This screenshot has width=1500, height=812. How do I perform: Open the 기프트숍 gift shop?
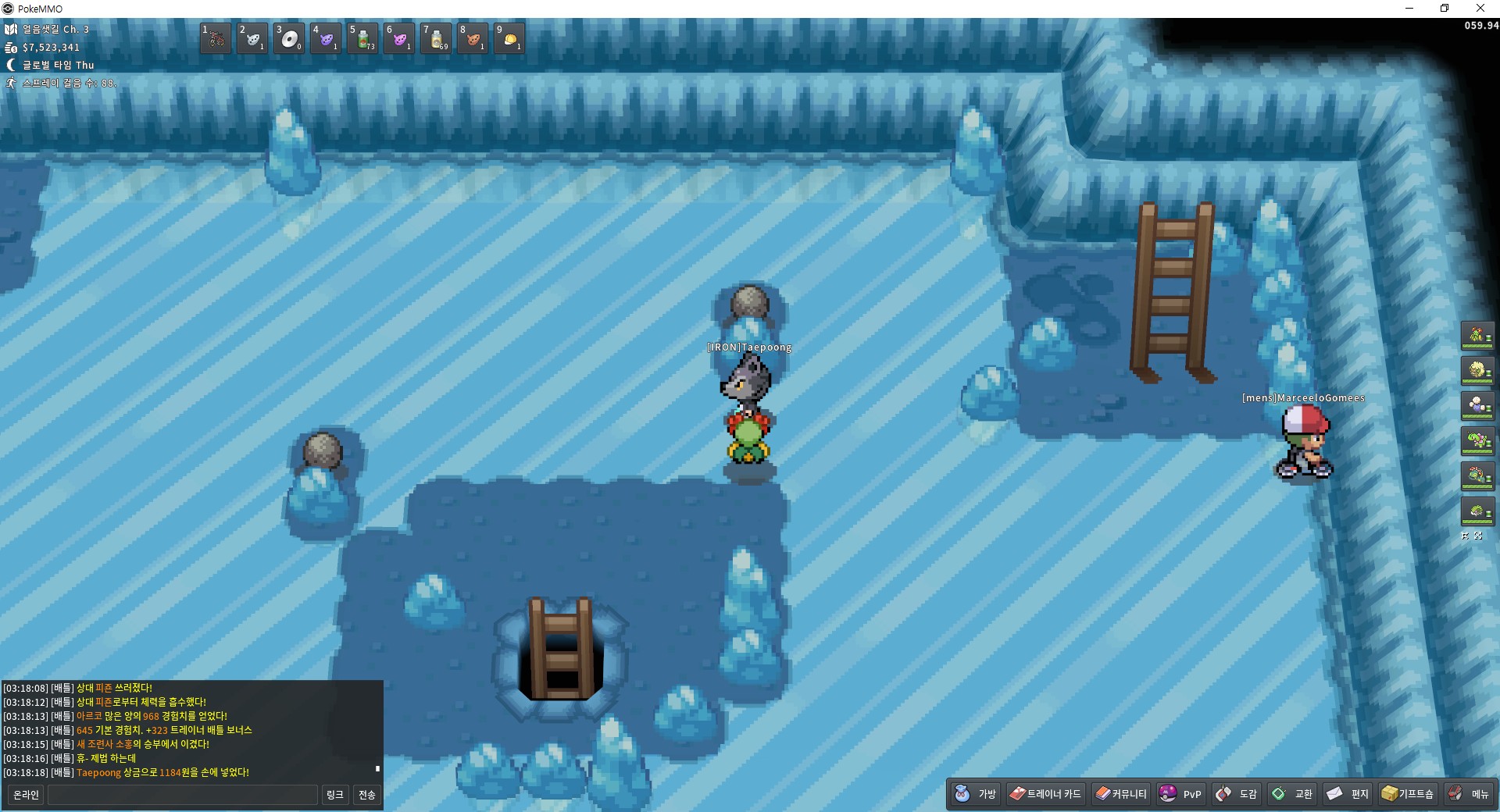(1408, 794)
